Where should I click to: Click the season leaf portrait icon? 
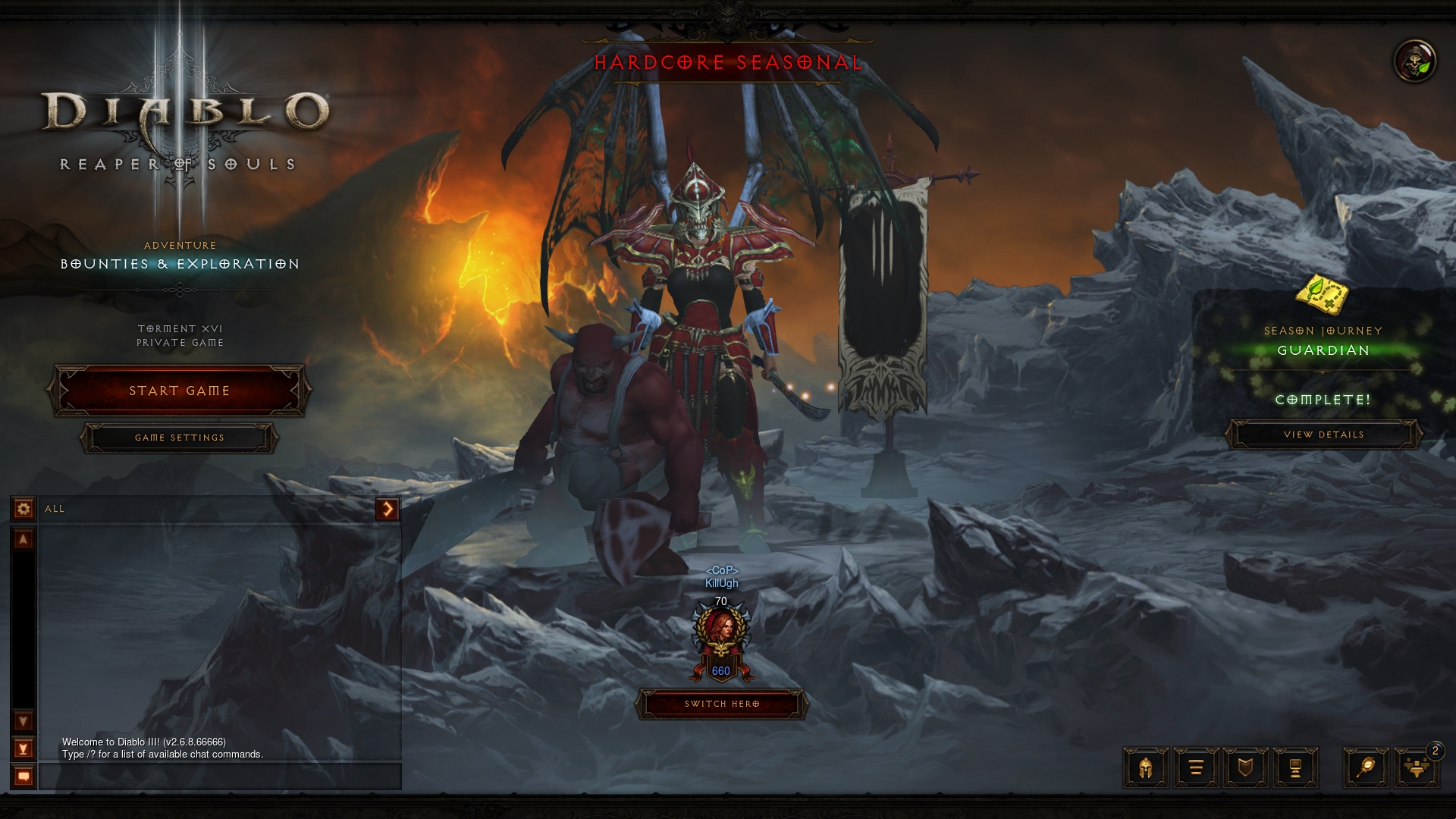pyautogui.click(x=1415, y=61)
